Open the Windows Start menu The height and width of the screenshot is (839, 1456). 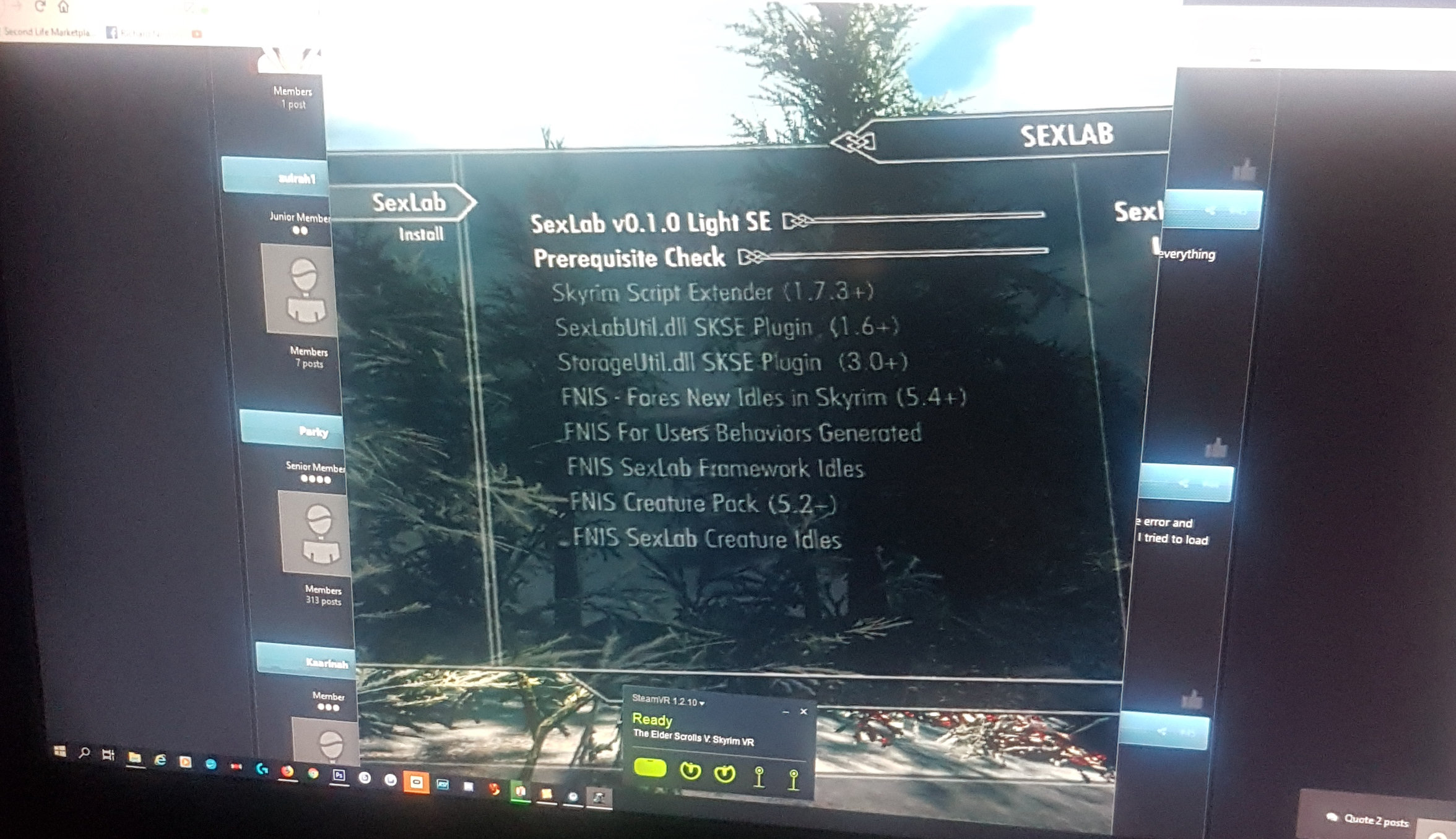point(60,751)
